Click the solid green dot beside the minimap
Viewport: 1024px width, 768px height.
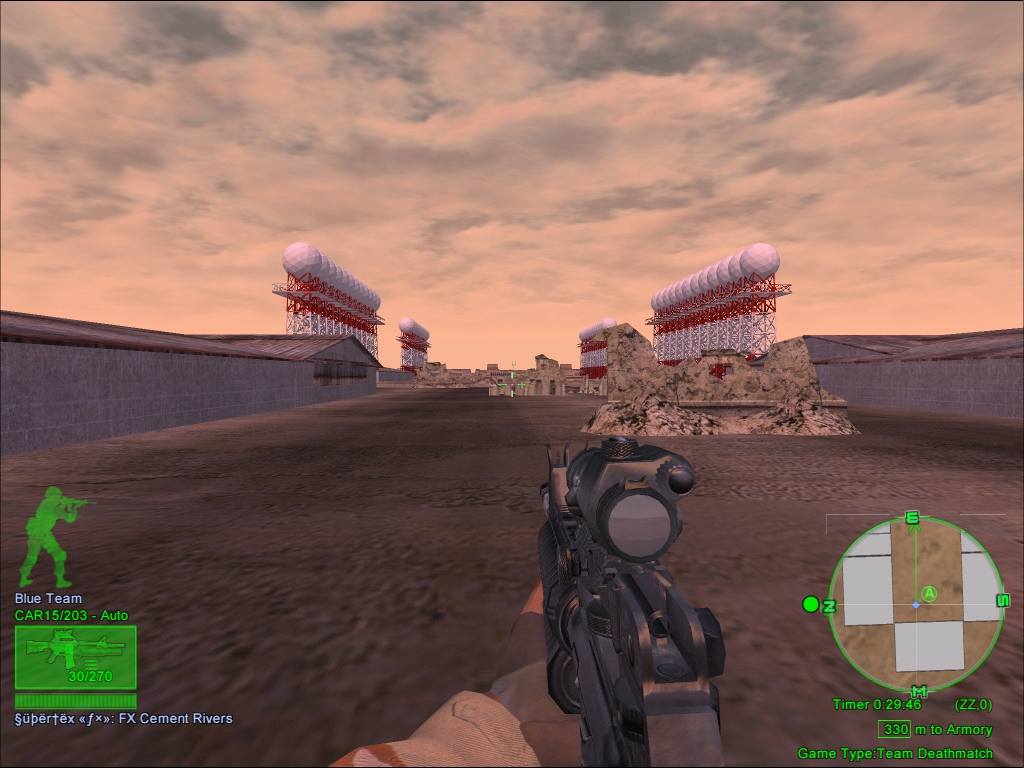tap(811, 604)
